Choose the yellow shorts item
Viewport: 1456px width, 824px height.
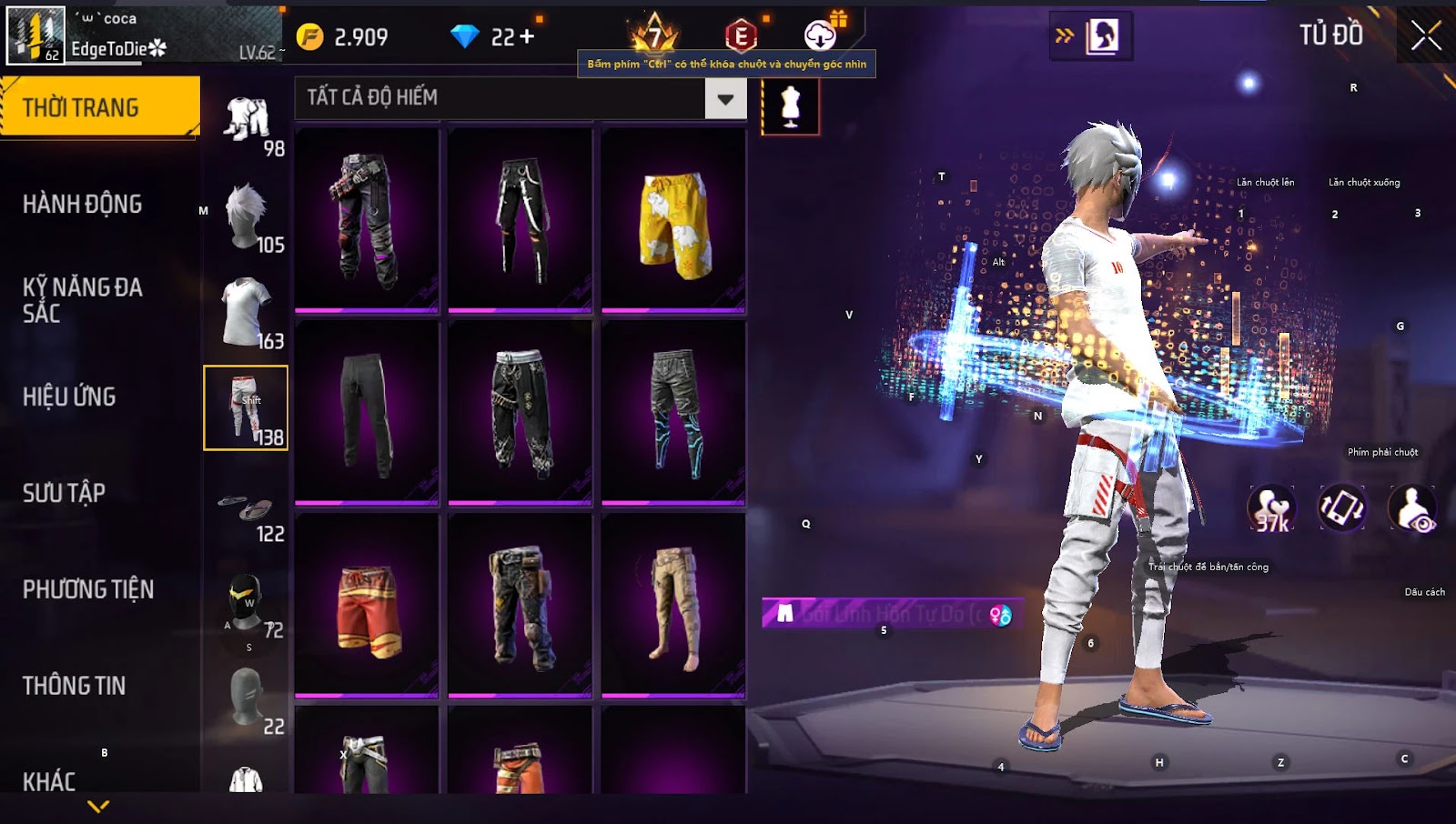pyautogui.click(x=673, y=220)
